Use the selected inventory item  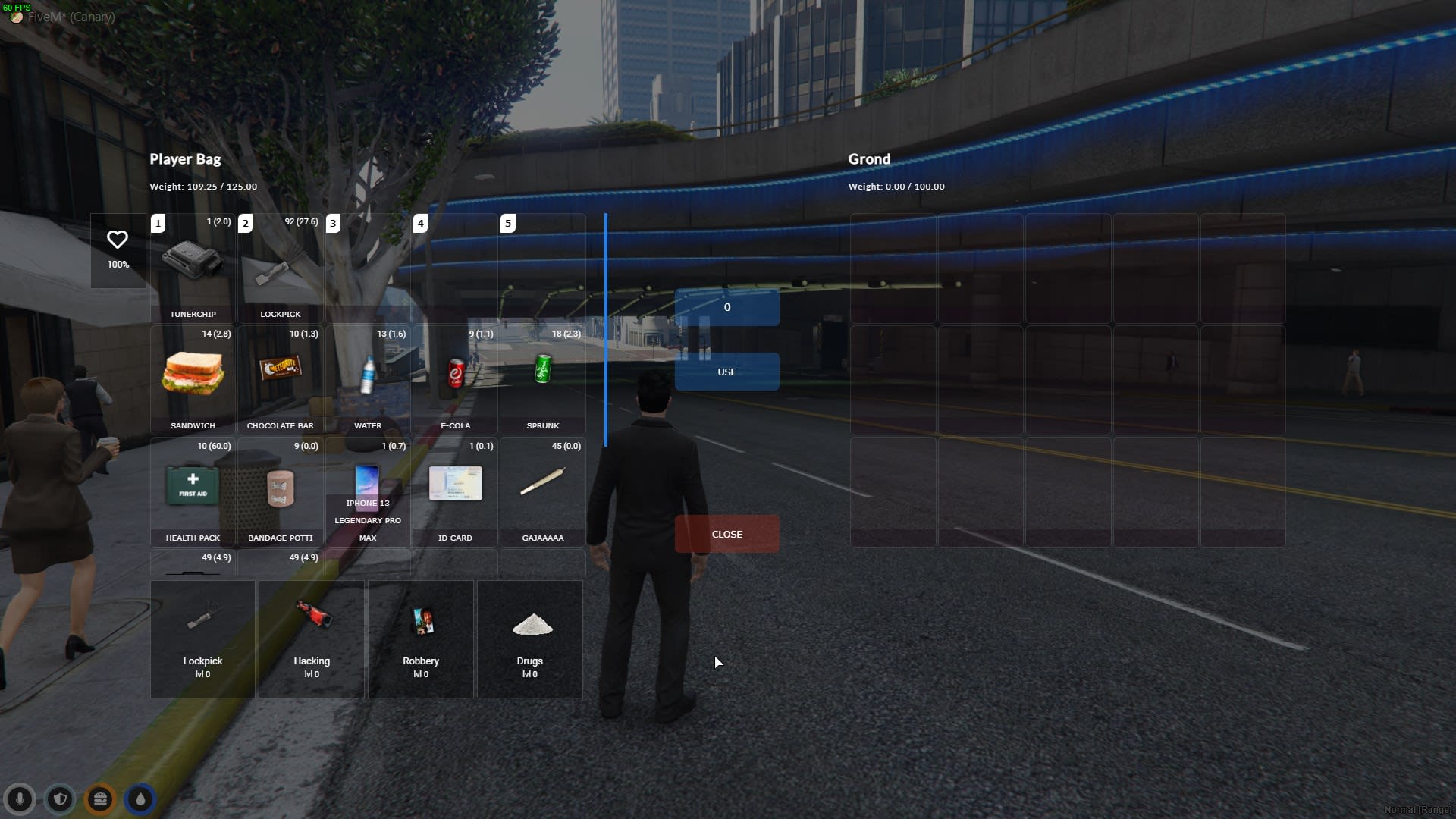click(x=726, y=372)
